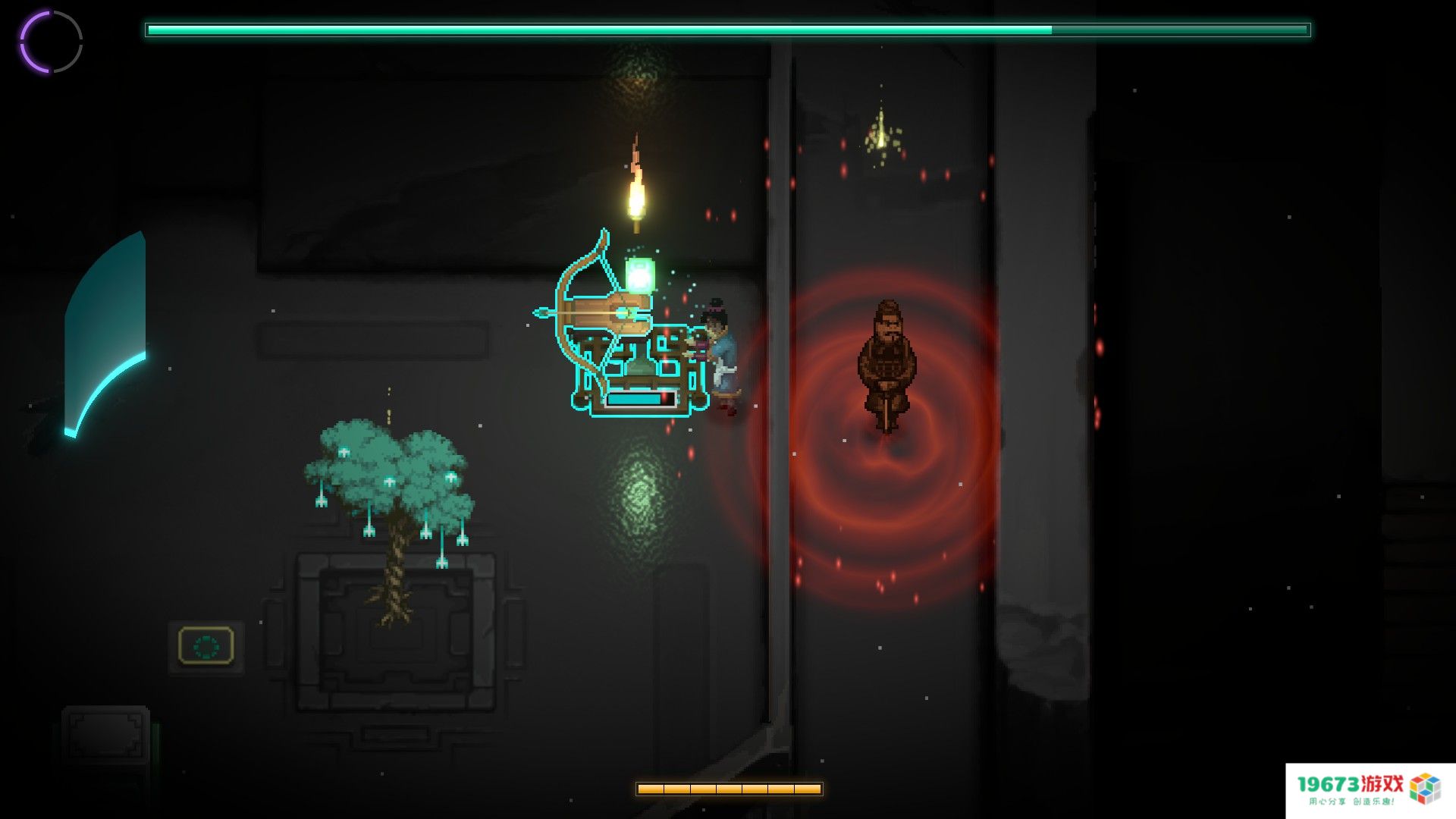Click the 19673游戏 watermark logo

1368,789
